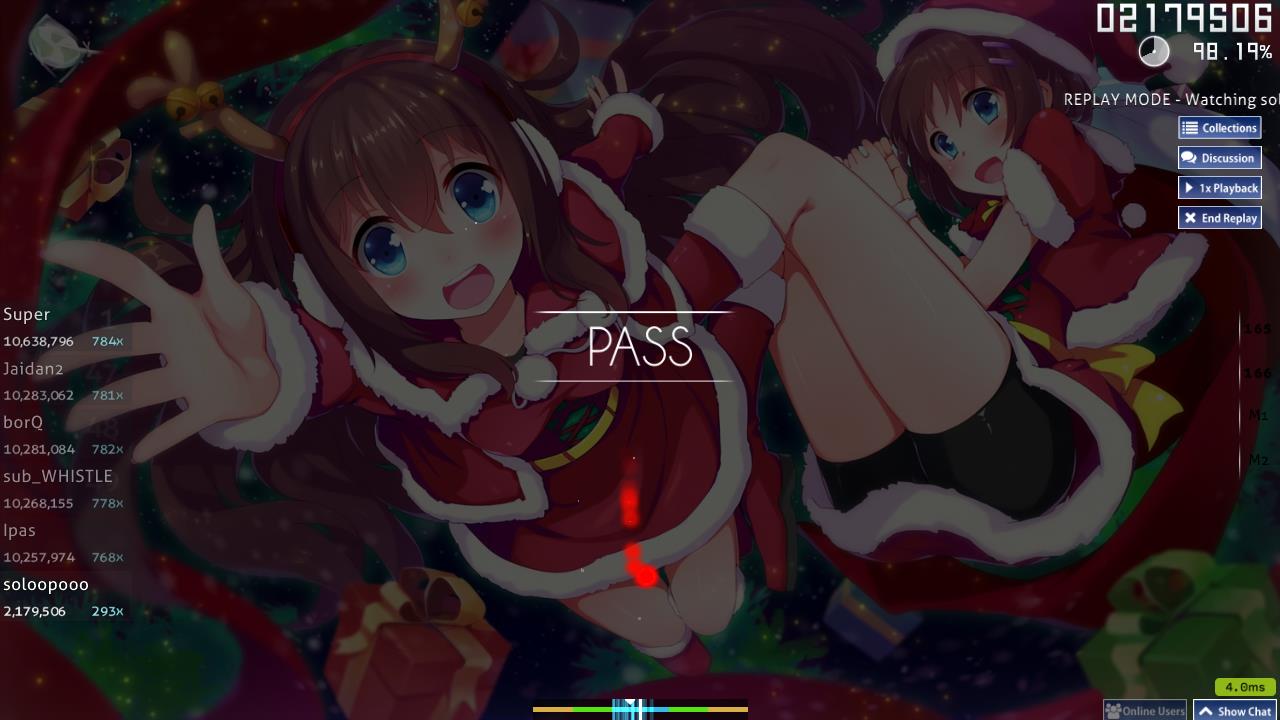
Task: Click the X icon on End Replay
Action: point(1190,217)
